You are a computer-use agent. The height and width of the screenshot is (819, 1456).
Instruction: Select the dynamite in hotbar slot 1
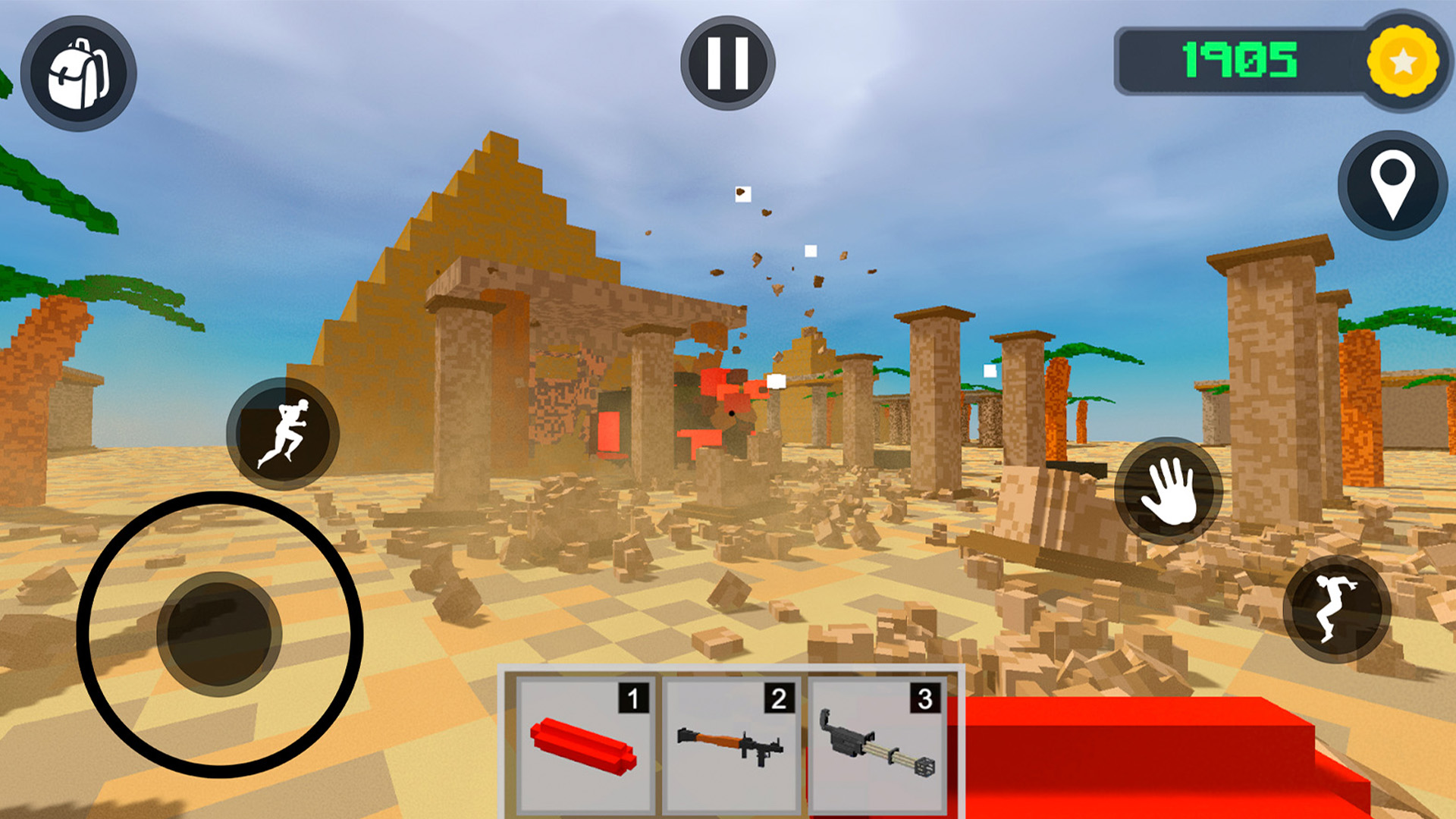[x=584, y=743]
